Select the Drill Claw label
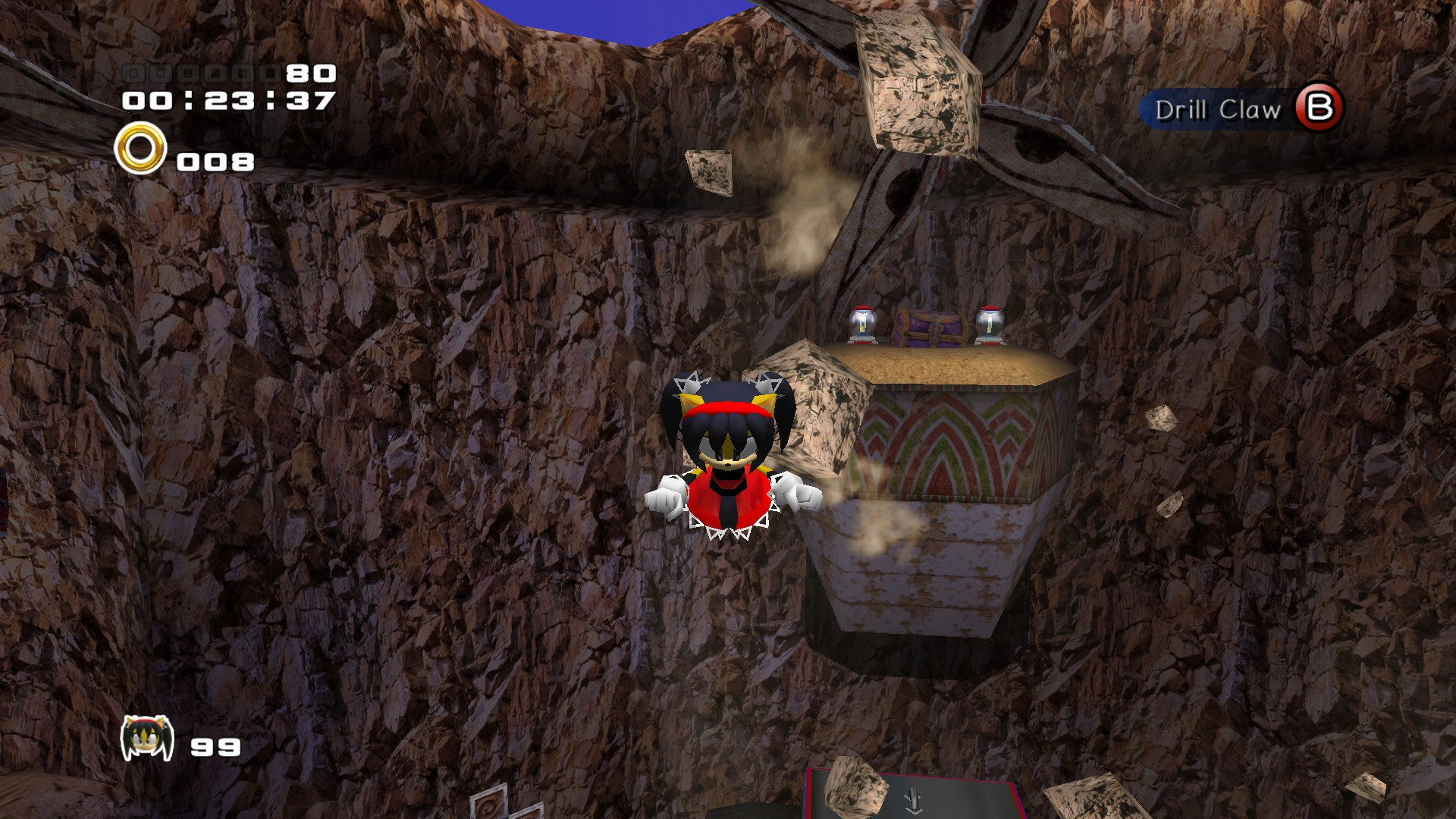This screenshot has width=1456, height=819. click(1216, 109)
